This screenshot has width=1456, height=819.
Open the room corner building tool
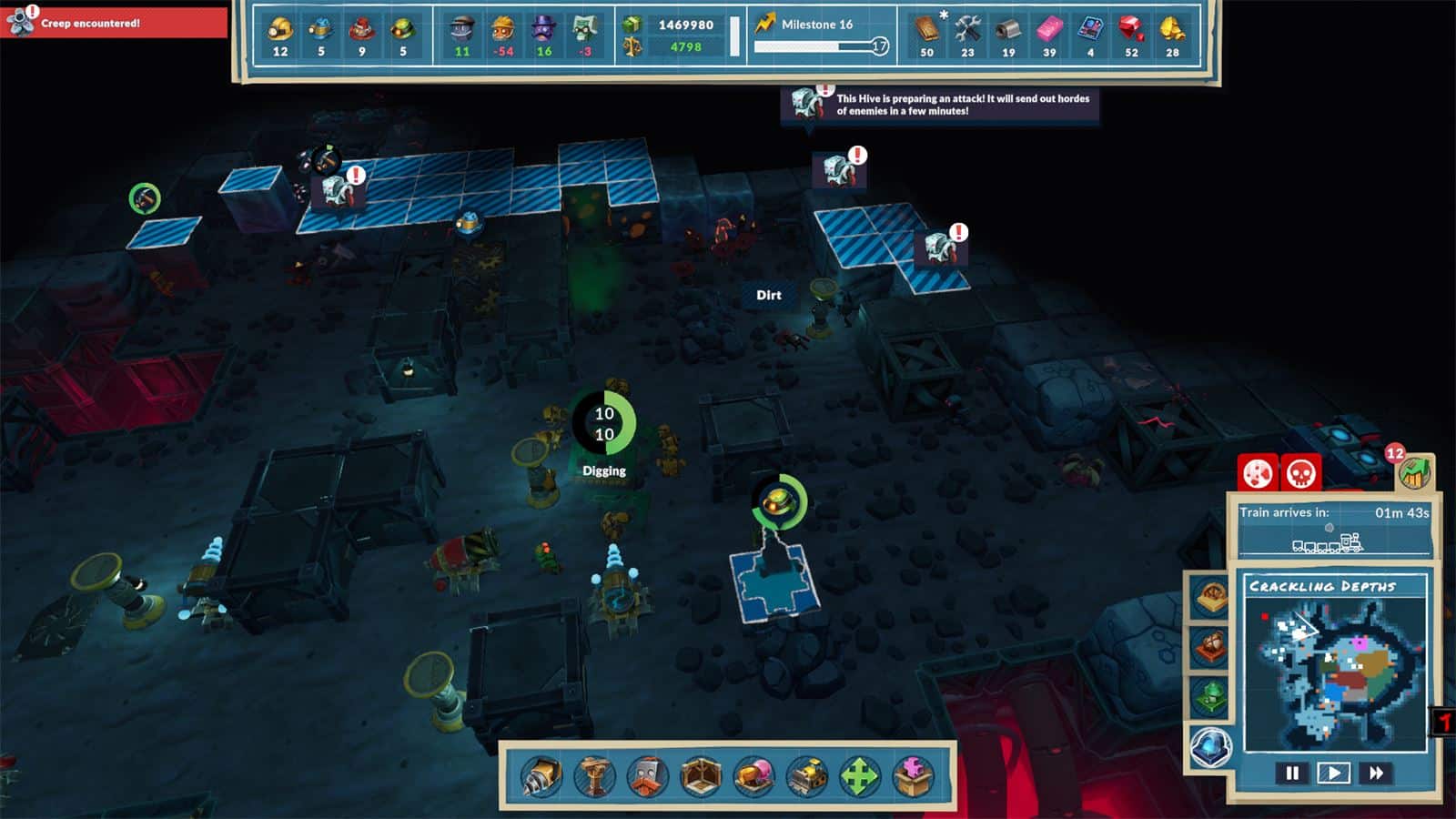point(700,775)
